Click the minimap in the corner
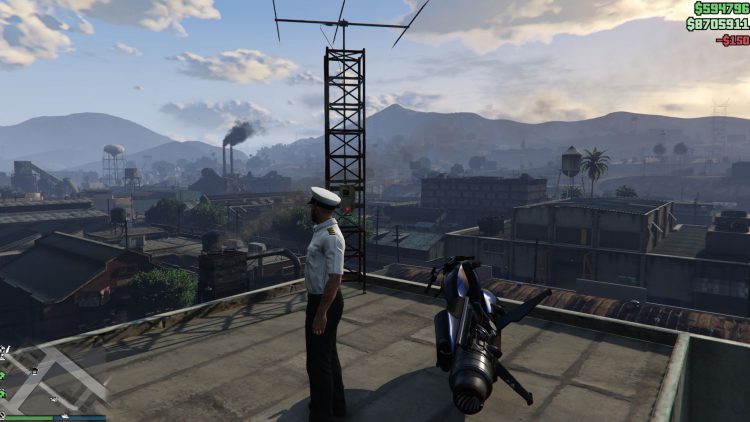This screenshot has height=422, width=750. [x=50, y=378]
